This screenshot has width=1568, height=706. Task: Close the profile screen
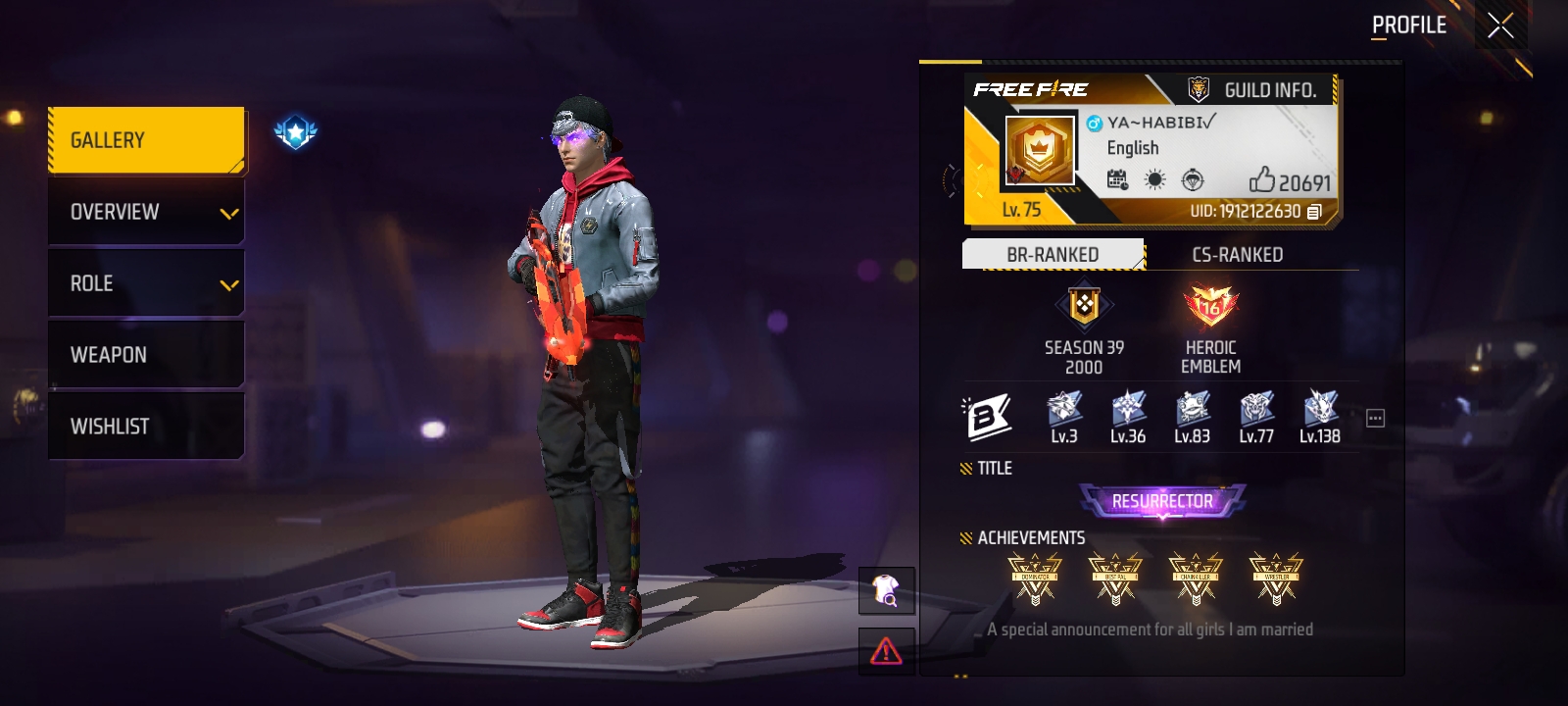pyautogui.click(x=1500, y=25)
